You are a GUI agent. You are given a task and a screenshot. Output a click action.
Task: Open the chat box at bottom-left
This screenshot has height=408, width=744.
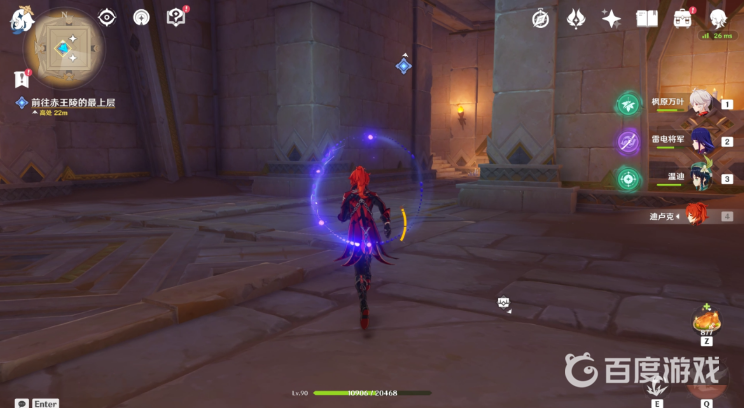click(x=22, y=403)
